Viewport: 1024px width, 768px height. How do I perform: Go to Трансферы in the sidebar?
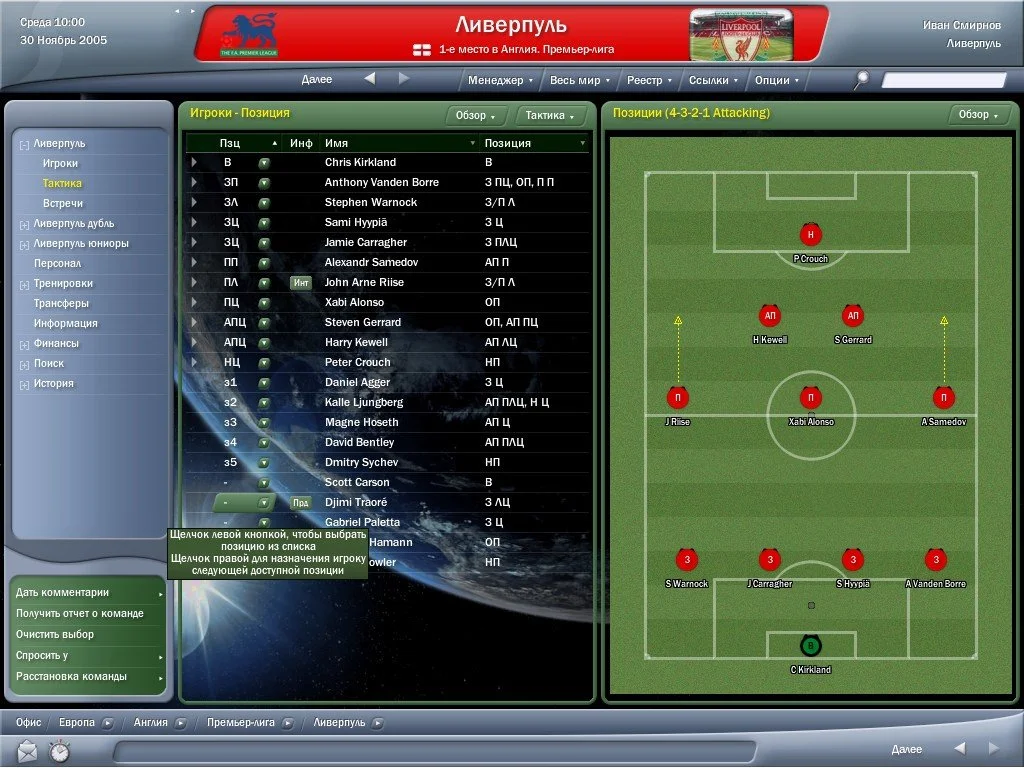pyautogui.click(x=61, y=303)
